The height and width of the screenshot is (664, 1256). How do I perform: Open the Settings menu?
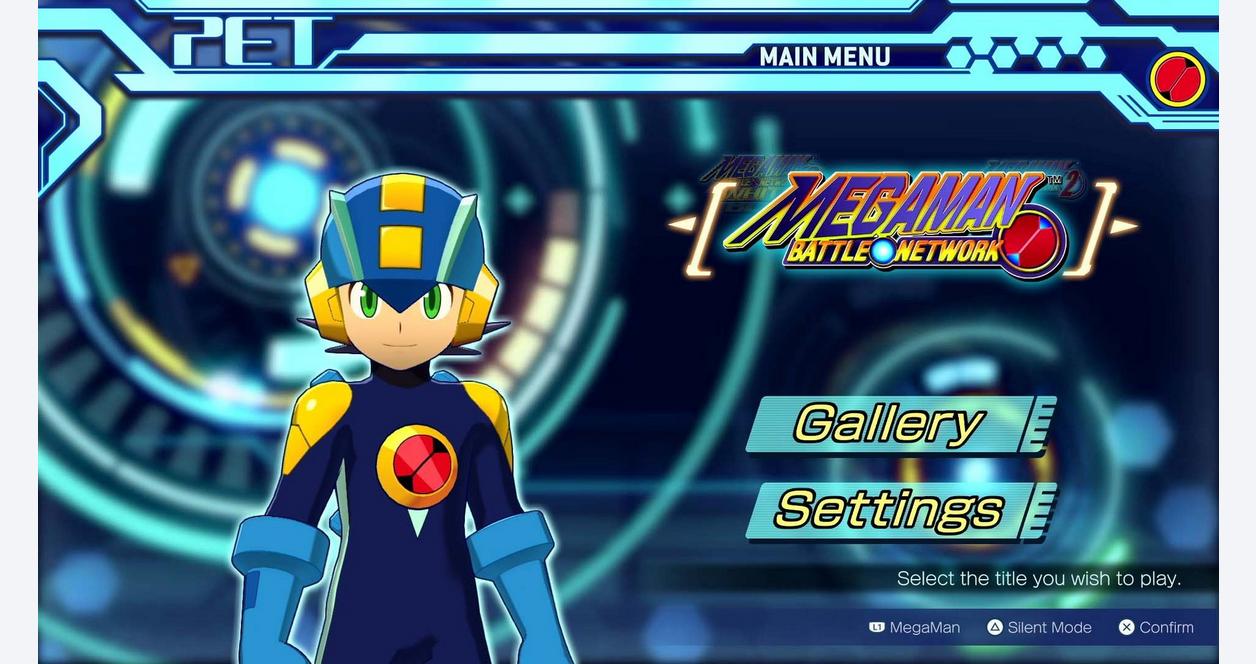point(890,510)
